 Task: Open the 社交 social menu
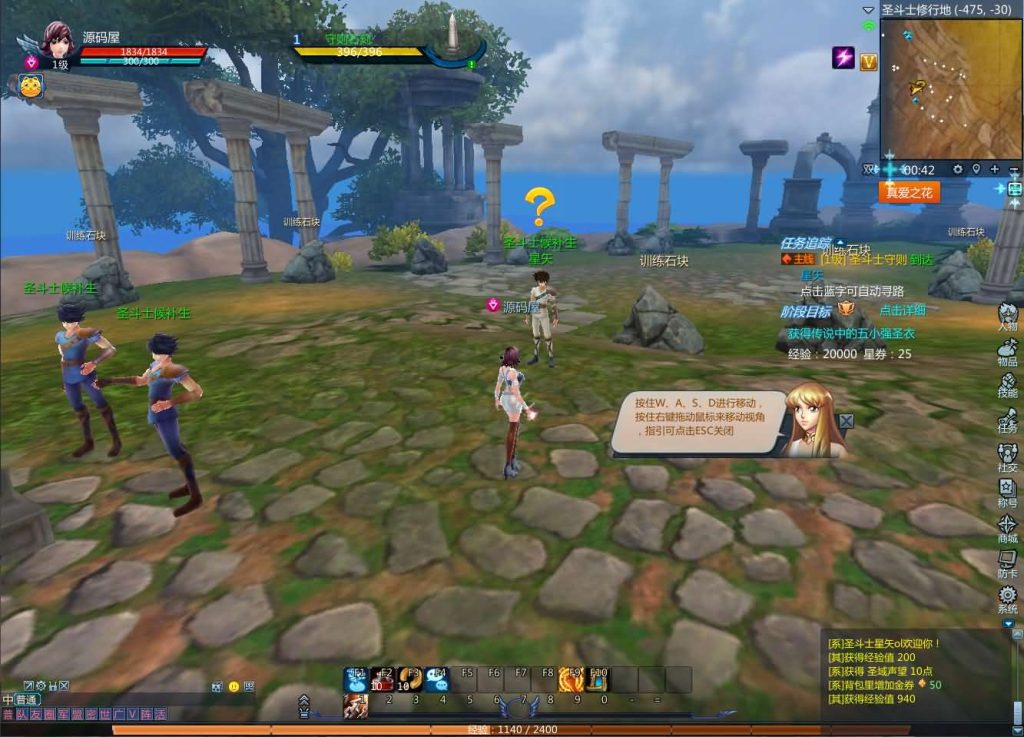pos(1007,455)
